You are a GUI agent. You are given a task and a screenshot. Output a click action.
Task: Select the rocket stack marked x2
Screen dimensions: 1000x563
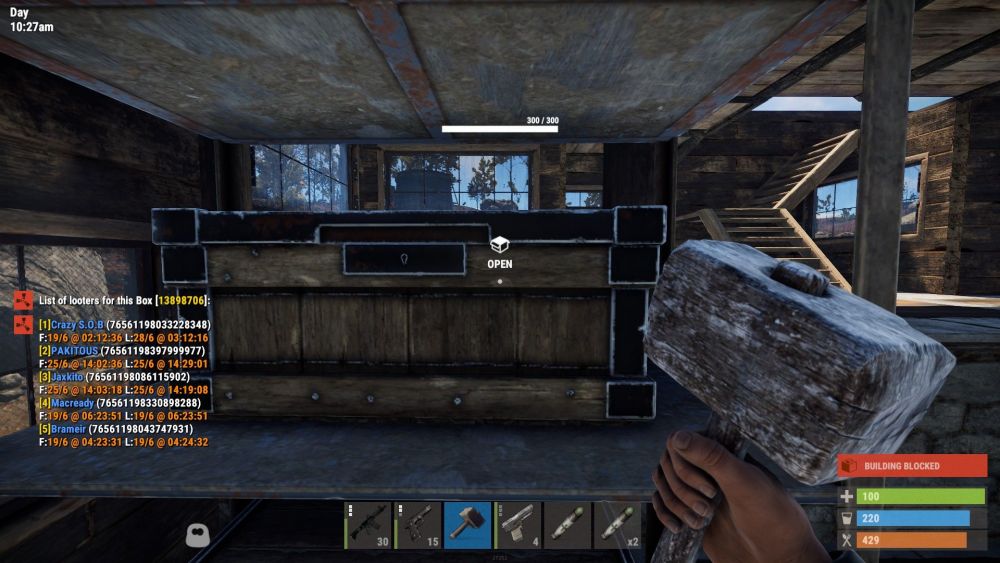coord(618,525)
